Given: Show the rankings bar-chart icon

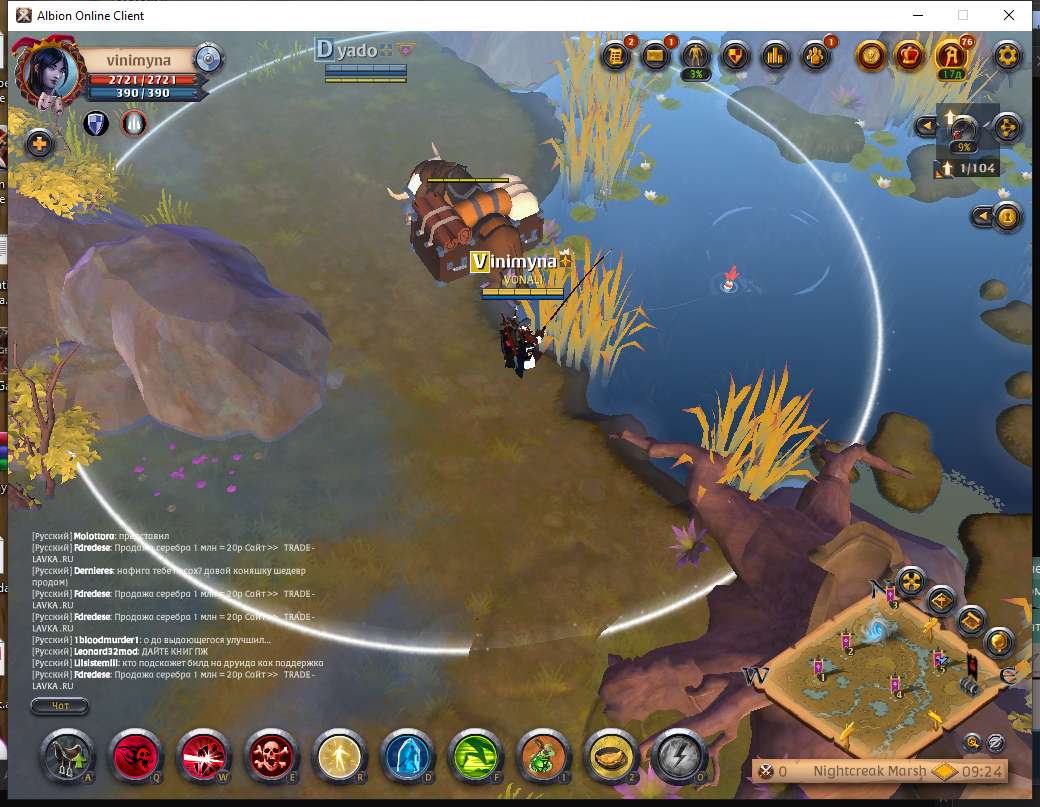Looking at the screenshot, I should pos(775,56).
